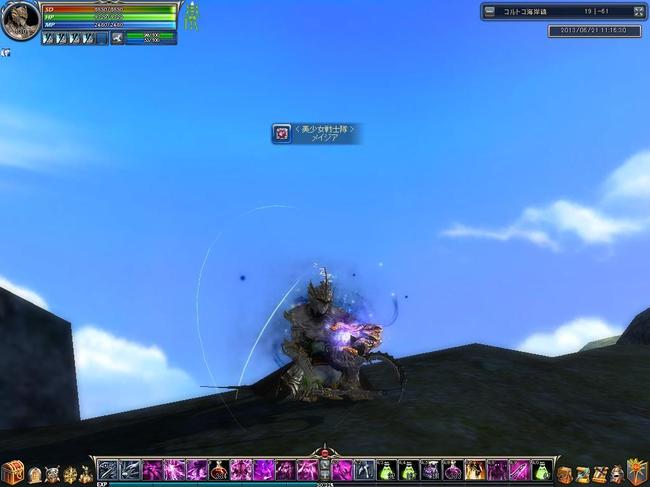This screenshot has height=487, width=650.
Task: Click the small icon below the portrait
Action: 5,51
